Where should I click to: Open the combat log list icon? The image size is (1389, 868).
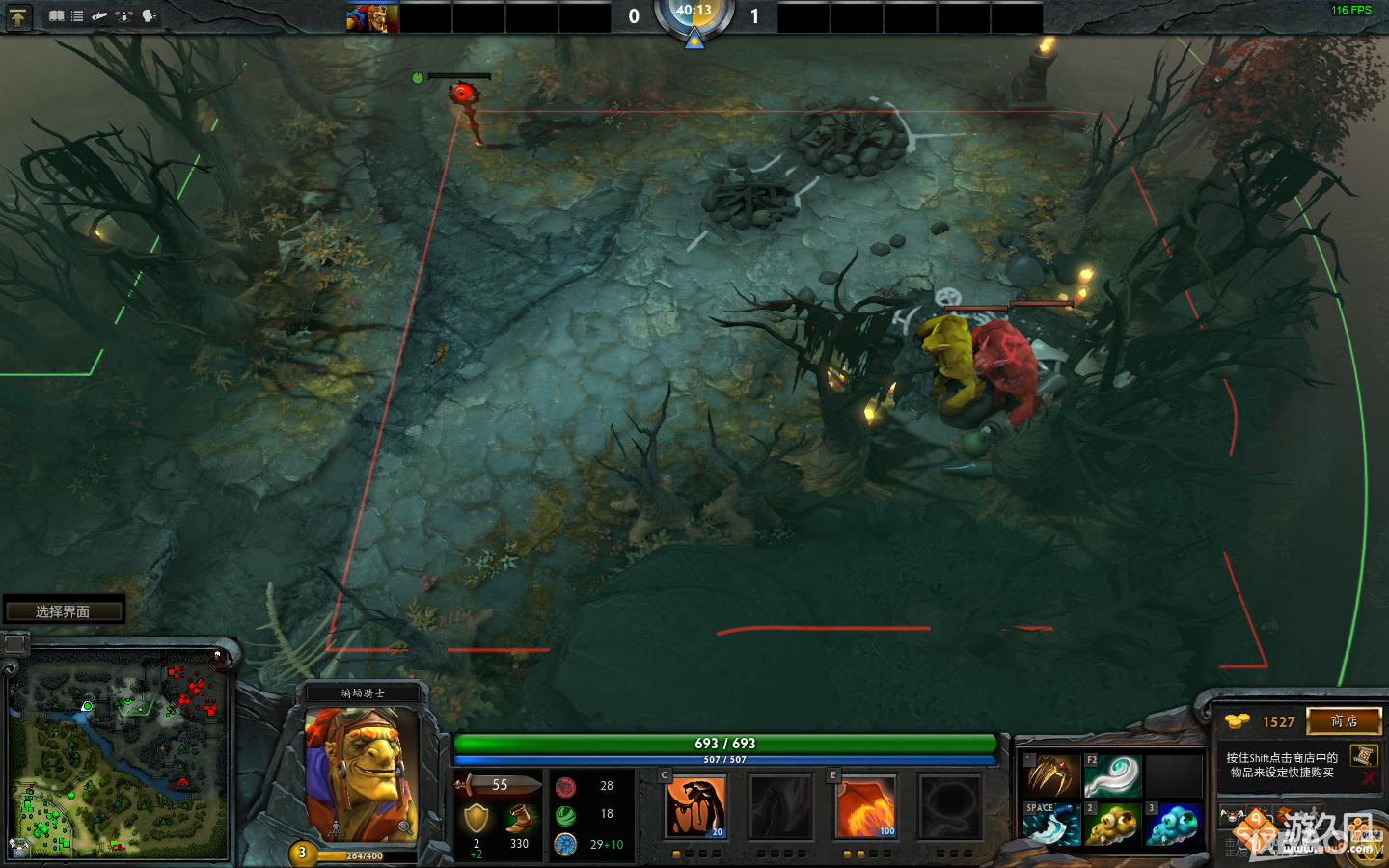[x=76, y=15]
